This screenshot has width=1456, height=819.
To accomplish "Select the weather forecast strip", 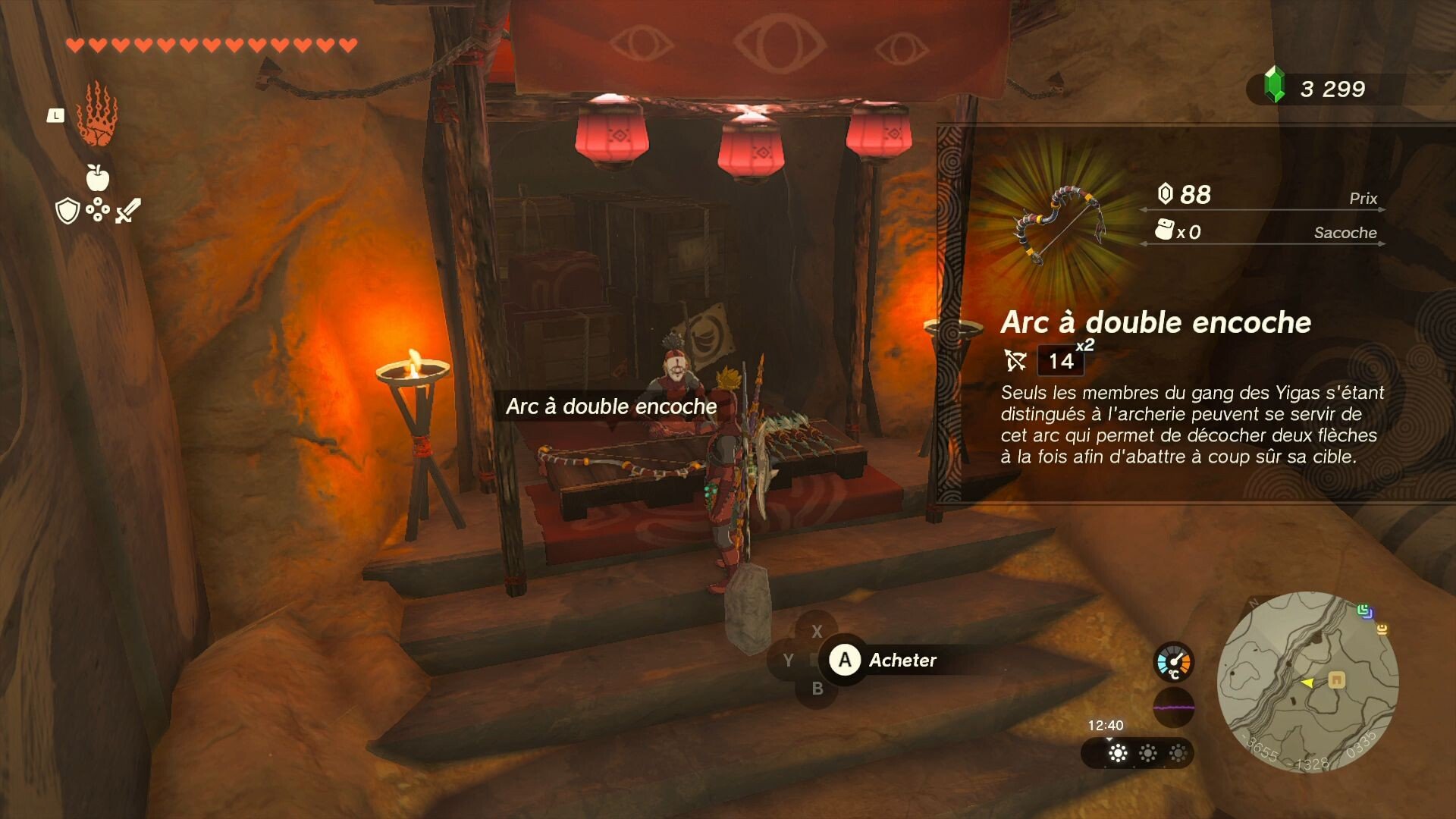I will tap(1137, 753).
